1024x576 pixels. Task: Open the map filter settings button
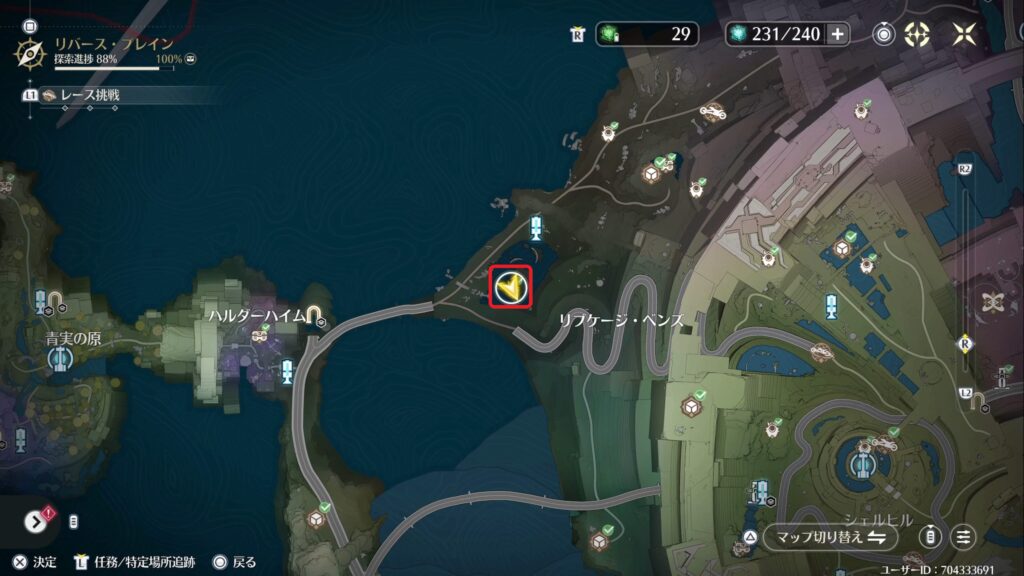click(x=964, y=537)
